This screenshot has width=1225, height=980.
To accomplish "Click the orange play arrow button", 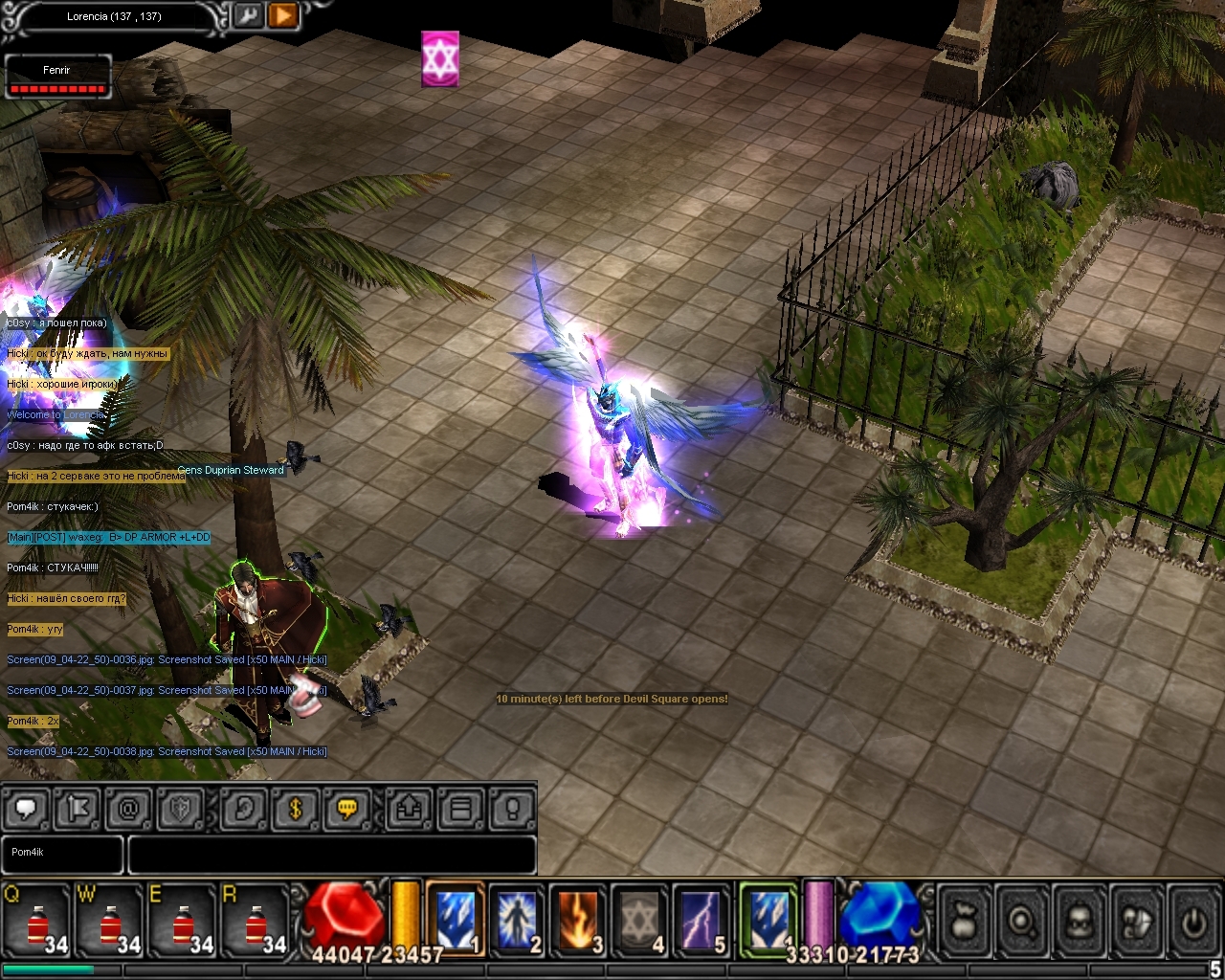I will 282,15.
